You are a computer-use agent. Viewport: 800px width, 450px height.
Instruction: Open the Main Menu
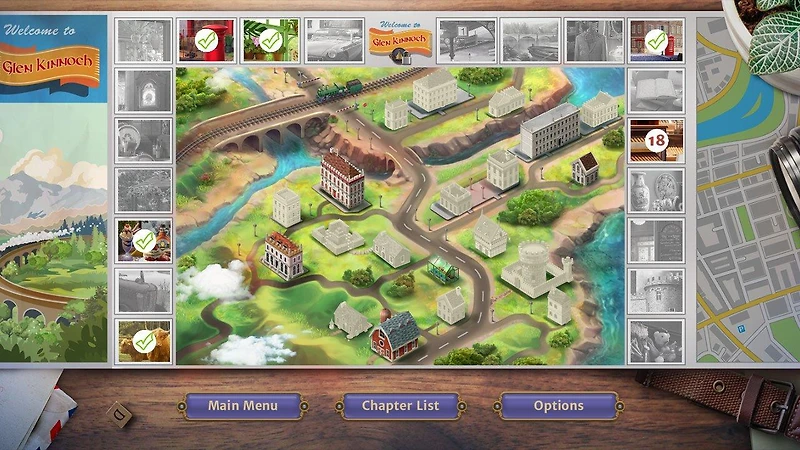243,406
